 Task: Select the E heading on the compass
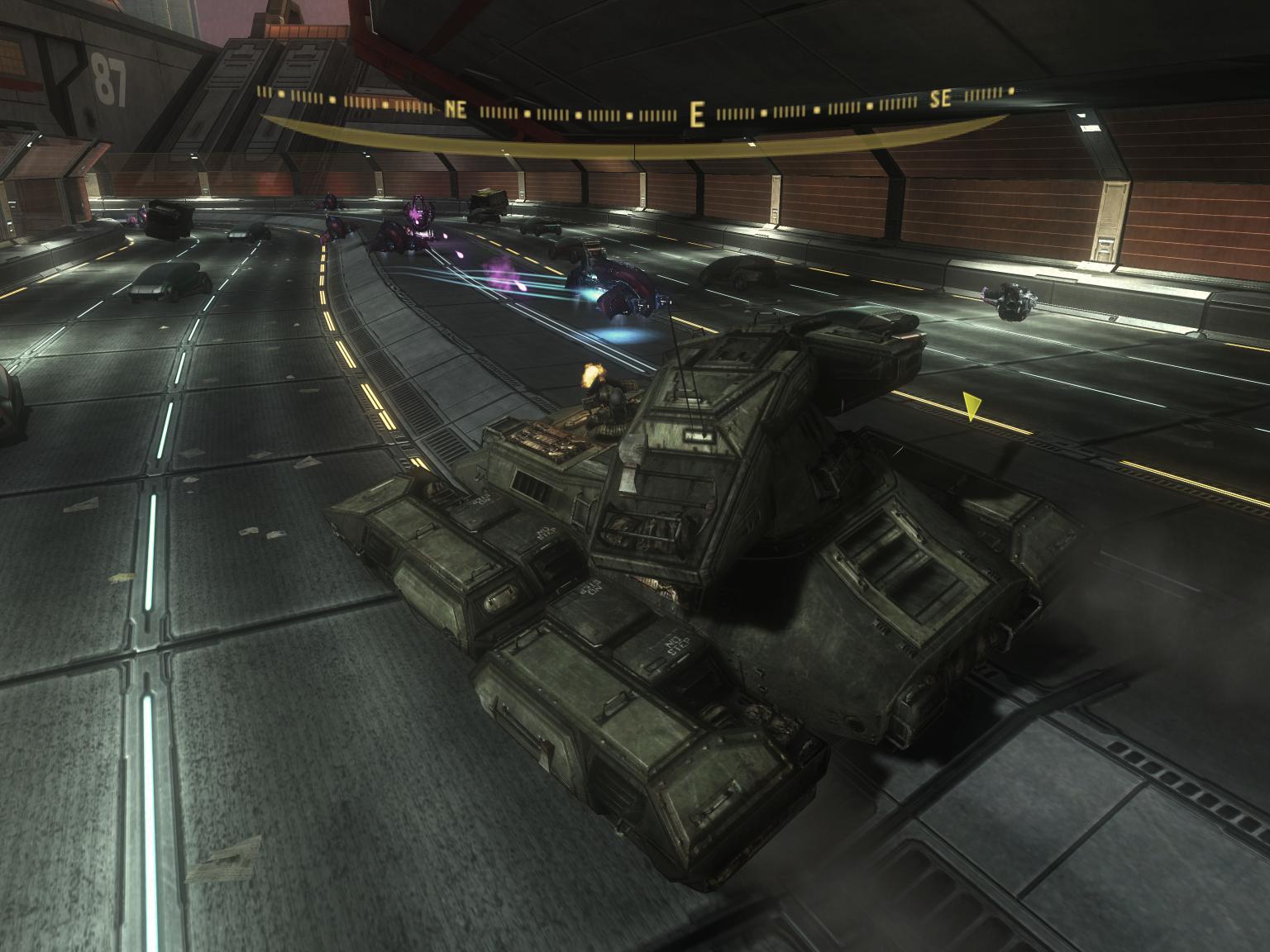point(698,114)
